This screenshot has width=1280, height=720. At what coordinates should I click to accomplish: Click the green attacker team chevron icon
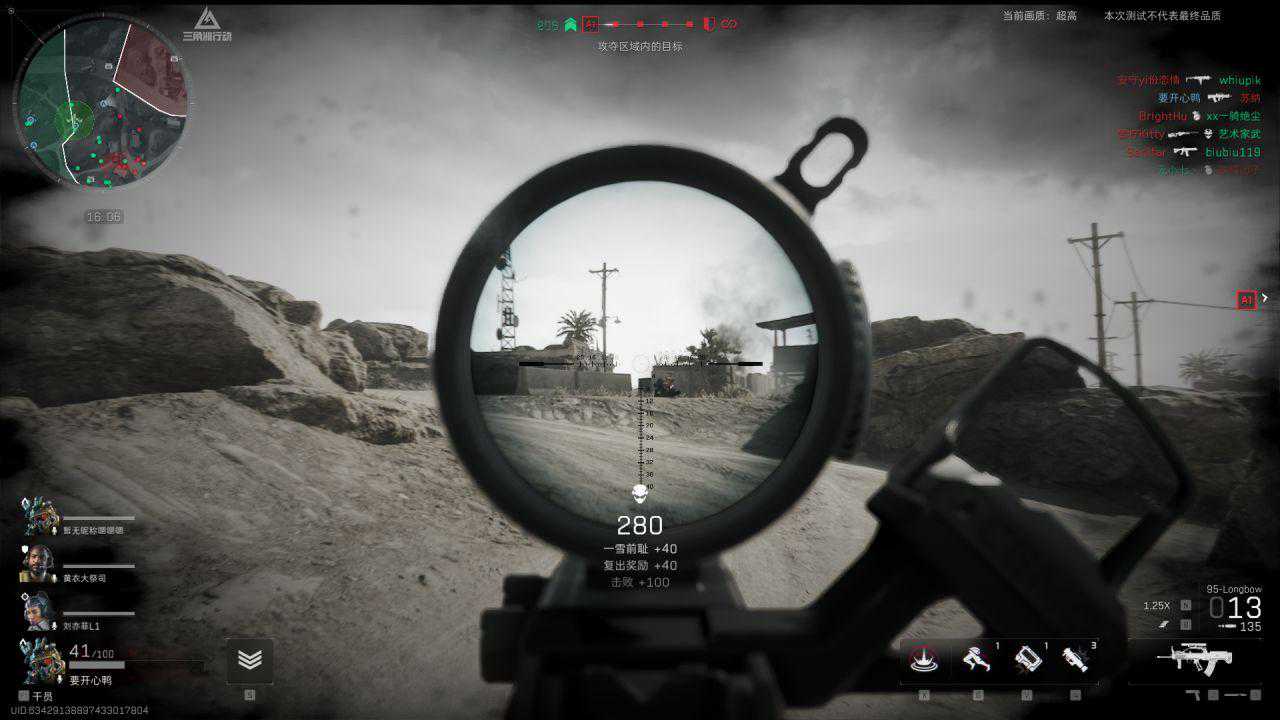point(570,24)
